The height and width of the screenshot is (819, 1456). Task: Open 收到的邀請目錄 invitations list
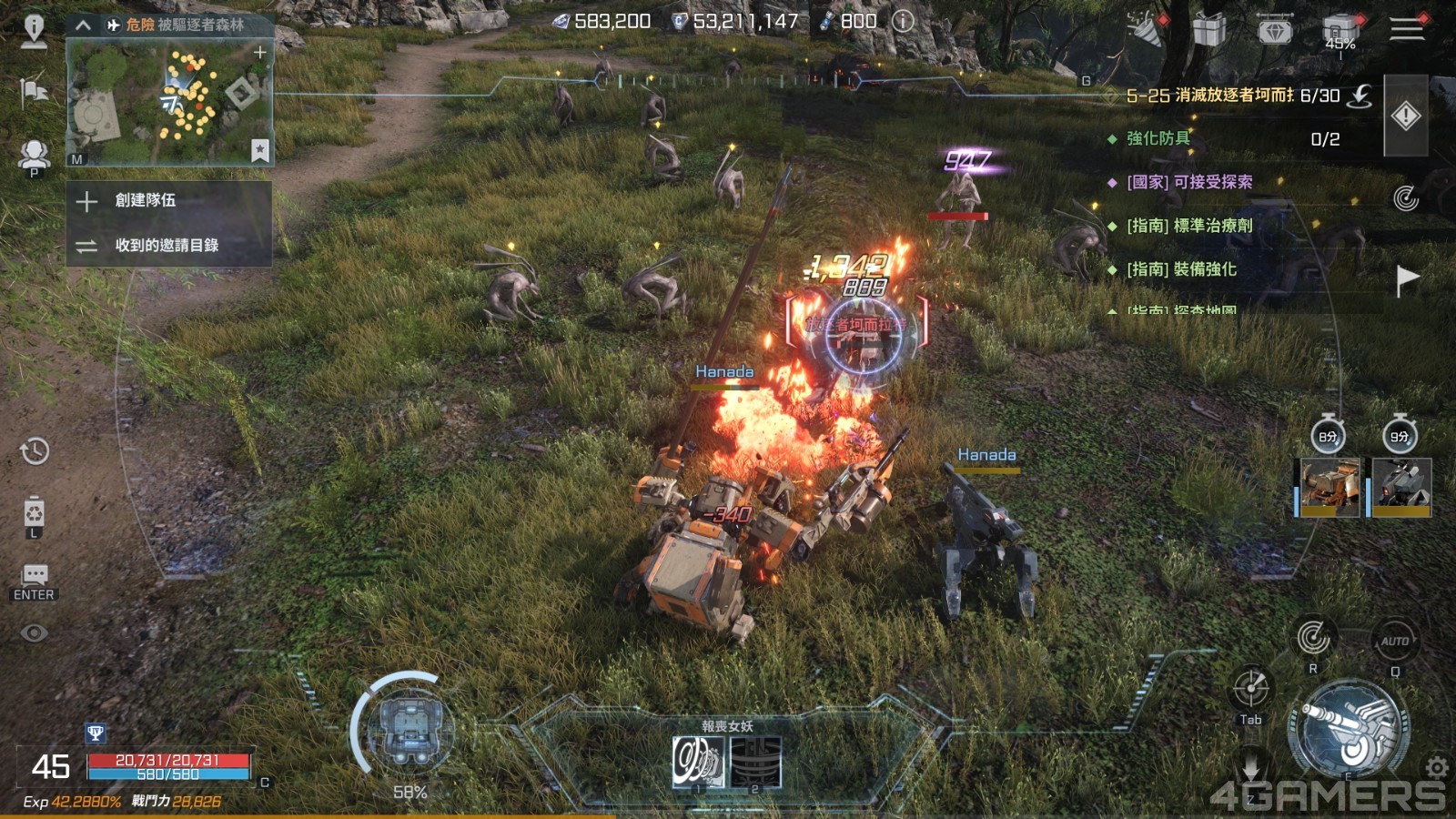pyautogui.click(x=168, y=245)
